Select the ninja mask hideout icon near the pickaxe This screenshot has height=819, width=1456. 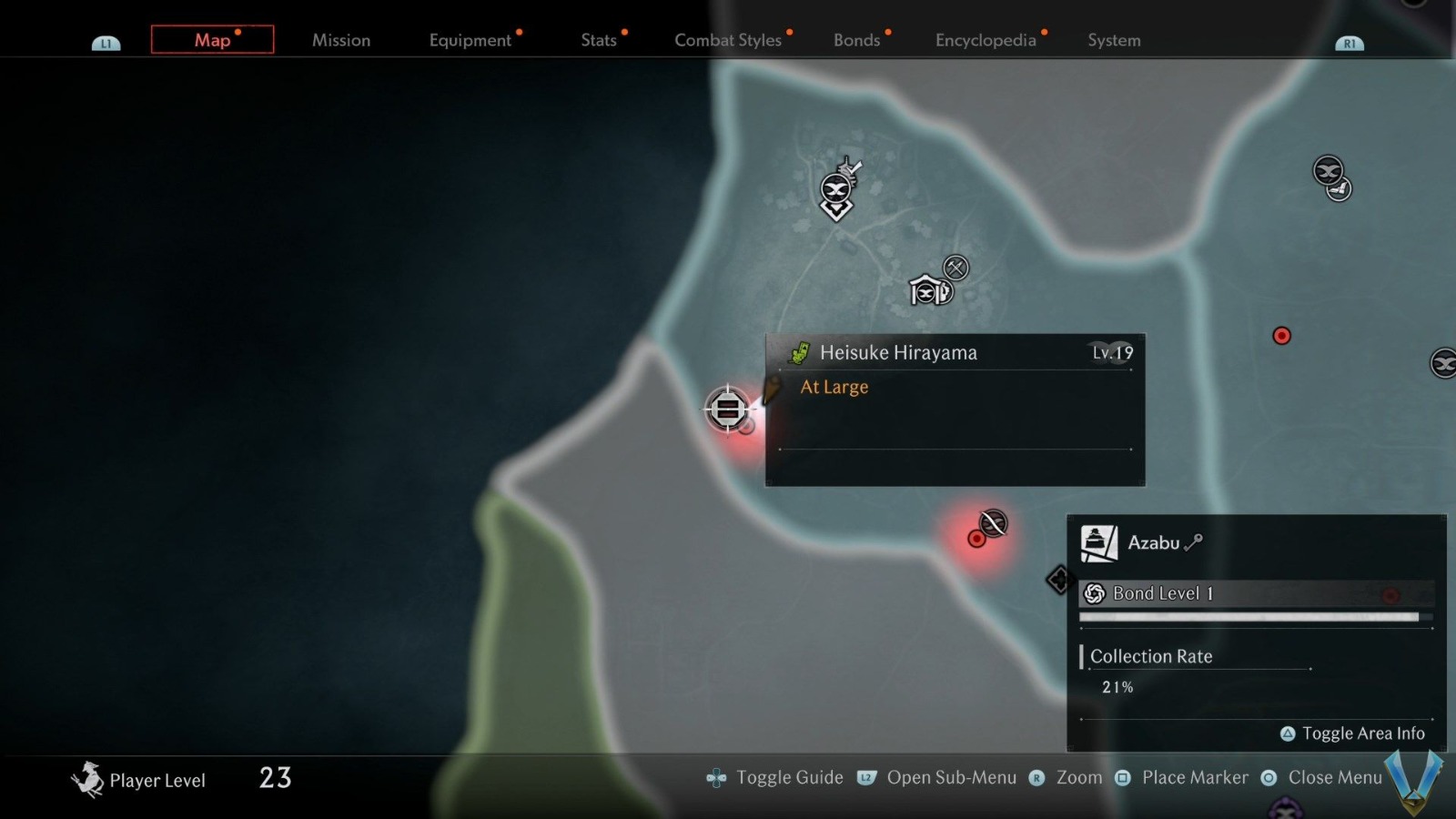[x=925, y=293]
